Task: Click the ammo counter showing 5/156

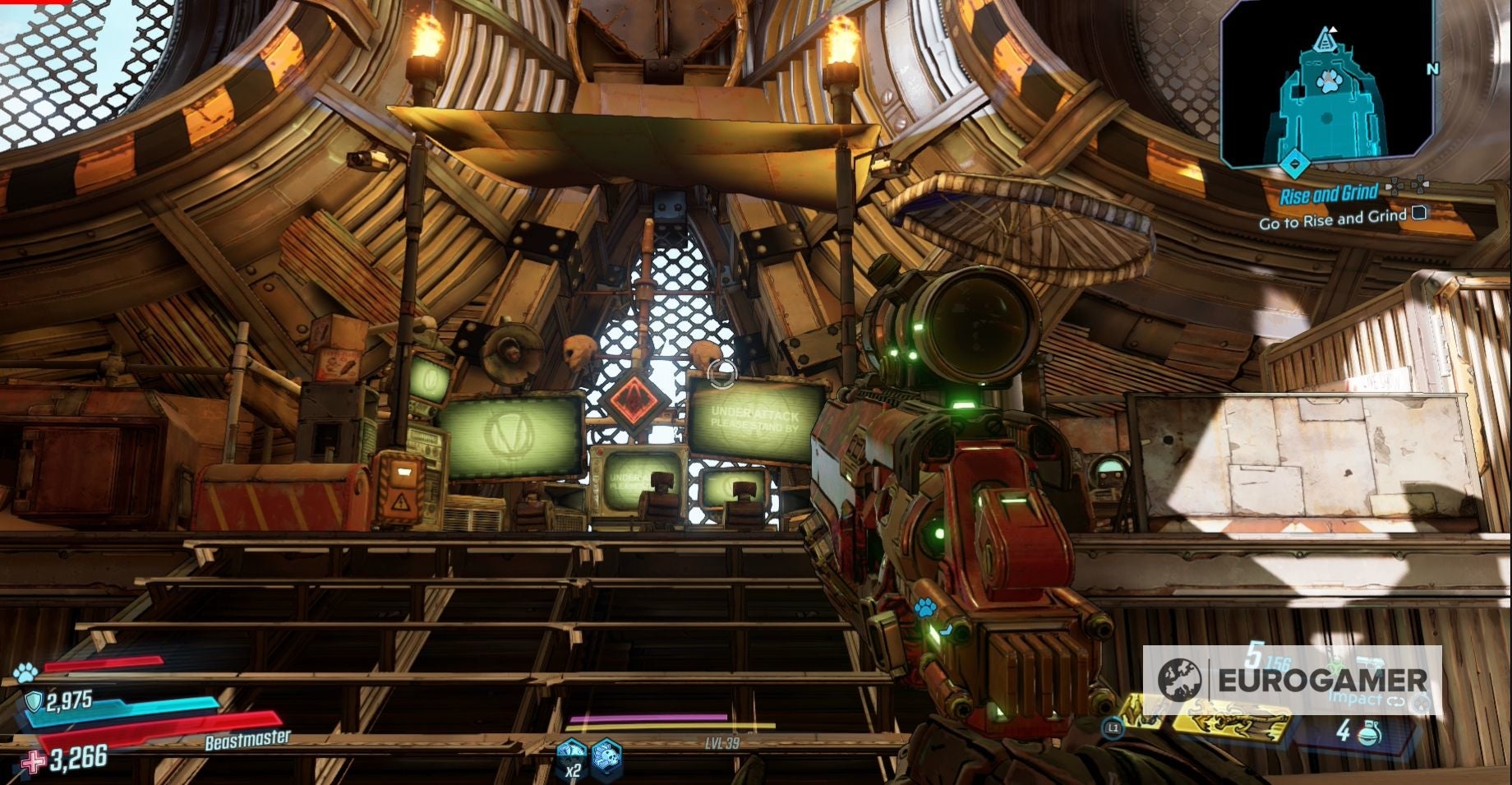Action: pyautogui.click(x=1266, y=659)
